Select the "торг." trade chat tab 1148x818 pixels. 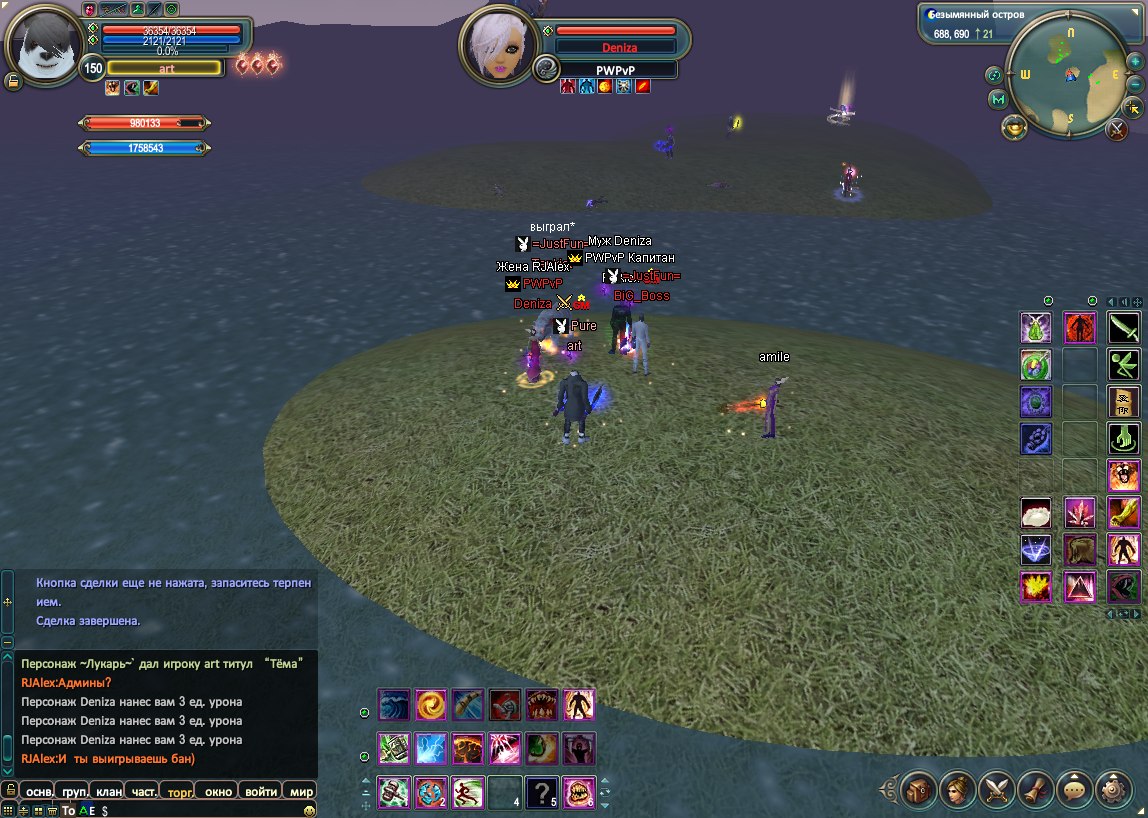click(181, 791)
